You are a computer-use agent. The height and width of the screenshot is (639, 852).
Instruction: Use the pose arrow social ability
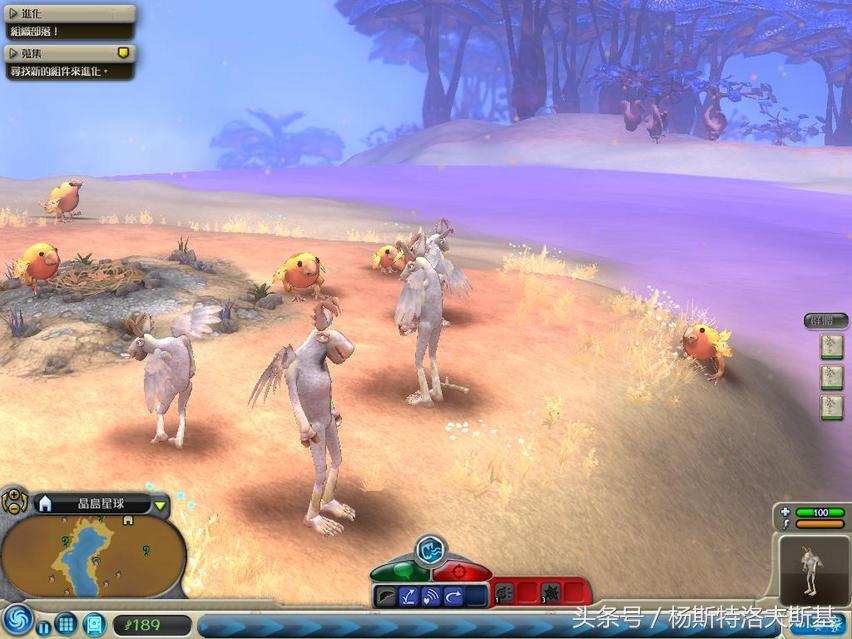pyautogui.click(x=454, y=596)
